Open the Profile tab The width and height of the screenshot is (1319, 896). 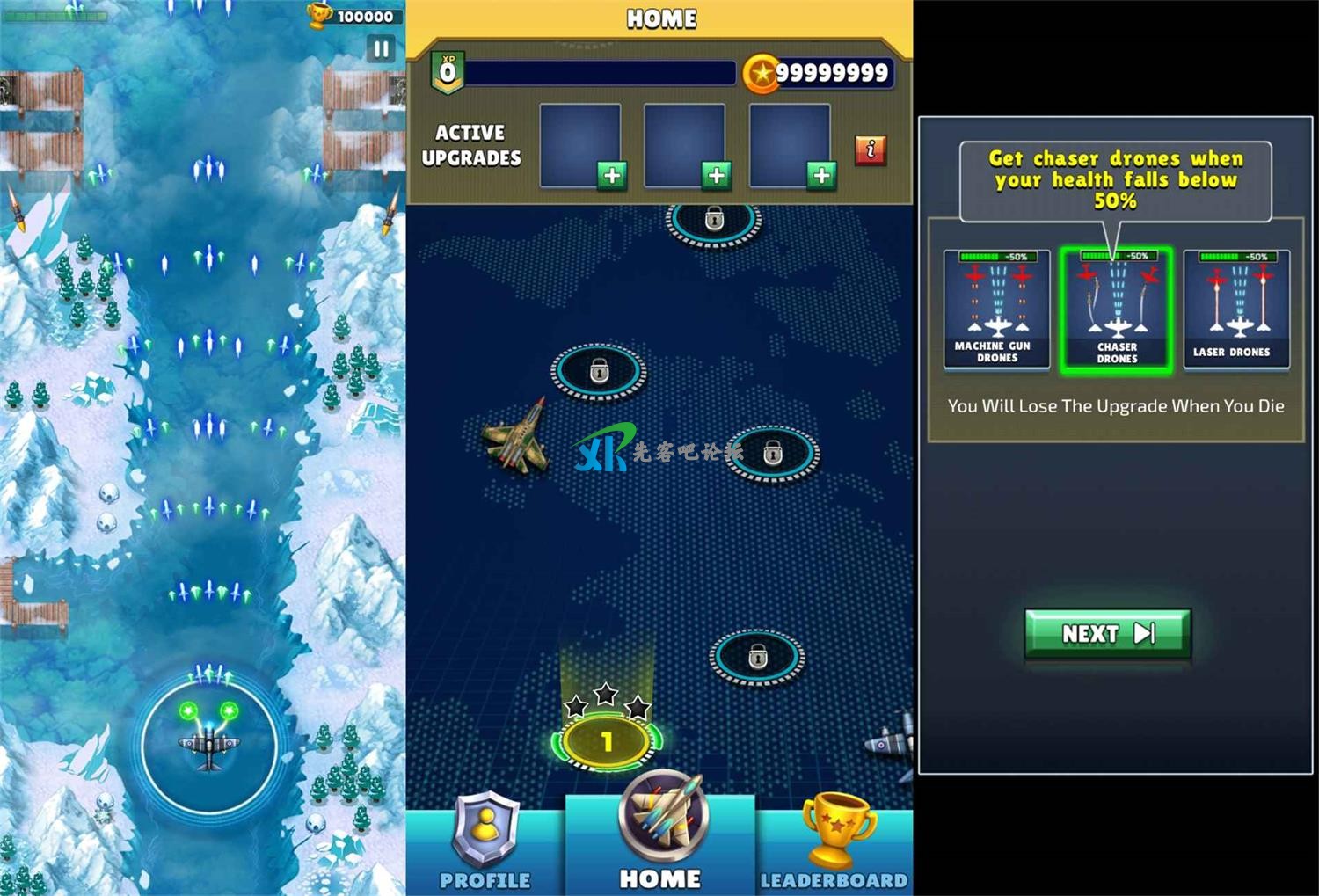tap(485, 841)
